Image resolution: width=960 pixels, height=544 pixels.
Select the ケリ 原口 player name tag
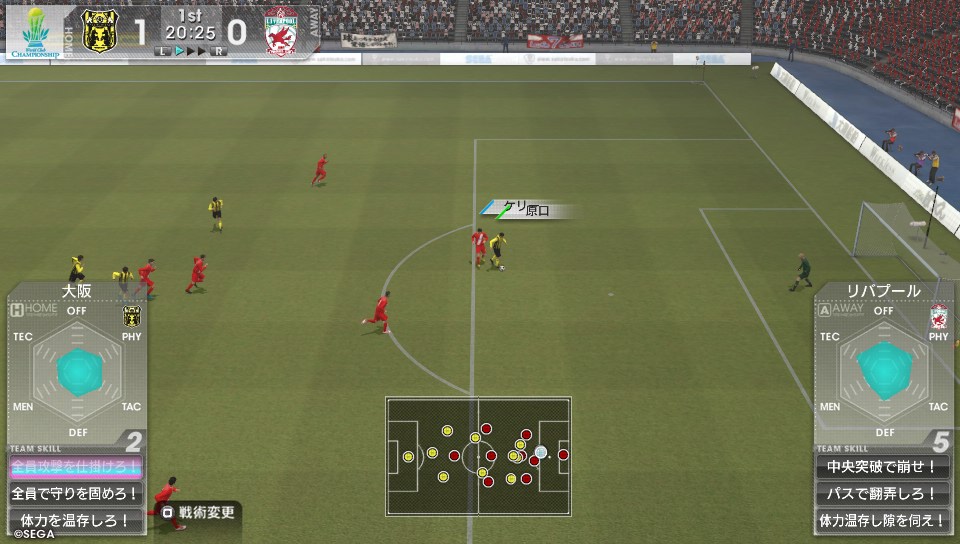528,210
